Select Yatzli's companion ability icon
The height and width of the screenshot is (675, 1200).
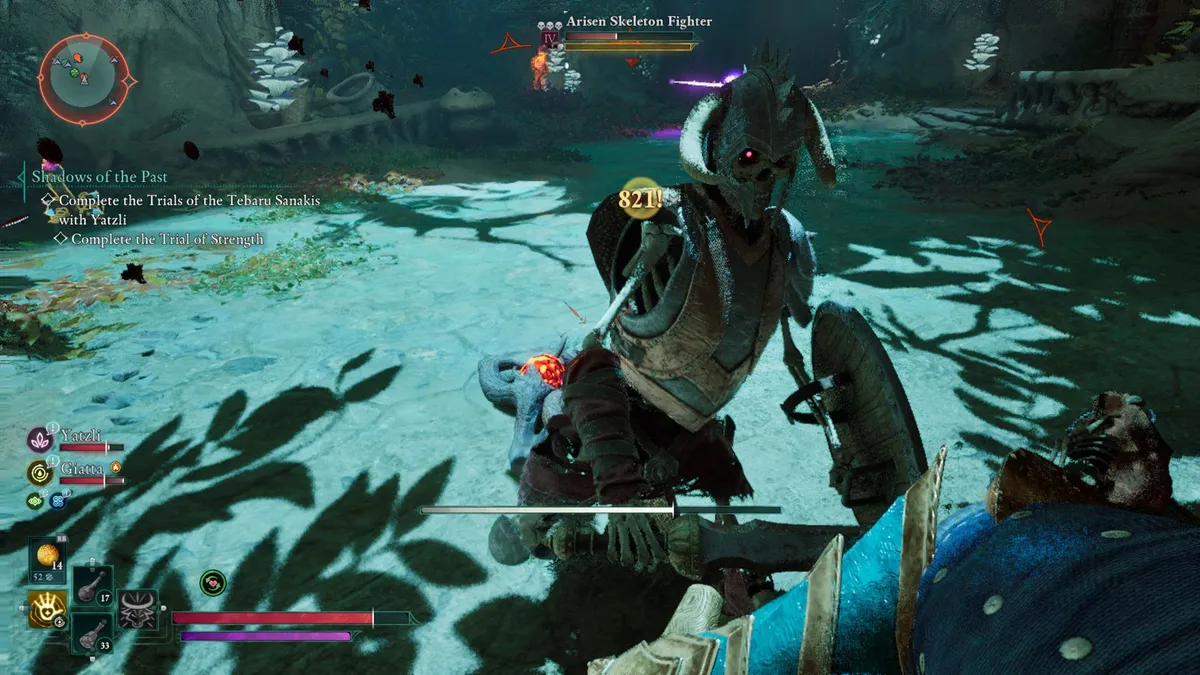41,439
